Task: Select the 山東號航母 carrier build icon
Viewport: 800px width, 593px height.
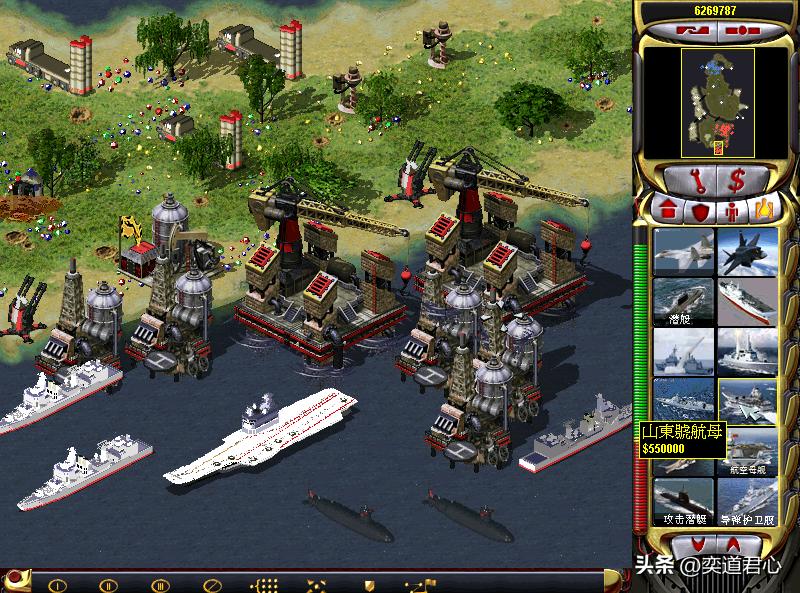Action: pos(747,400)
